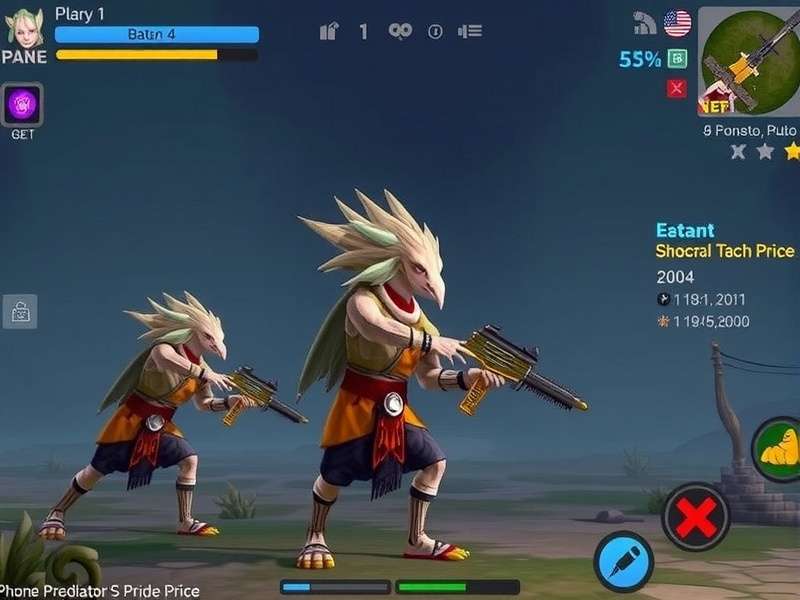Click the signal feed icon
The width and height of the screenshot is (800, 600).
tap(646, 23)
